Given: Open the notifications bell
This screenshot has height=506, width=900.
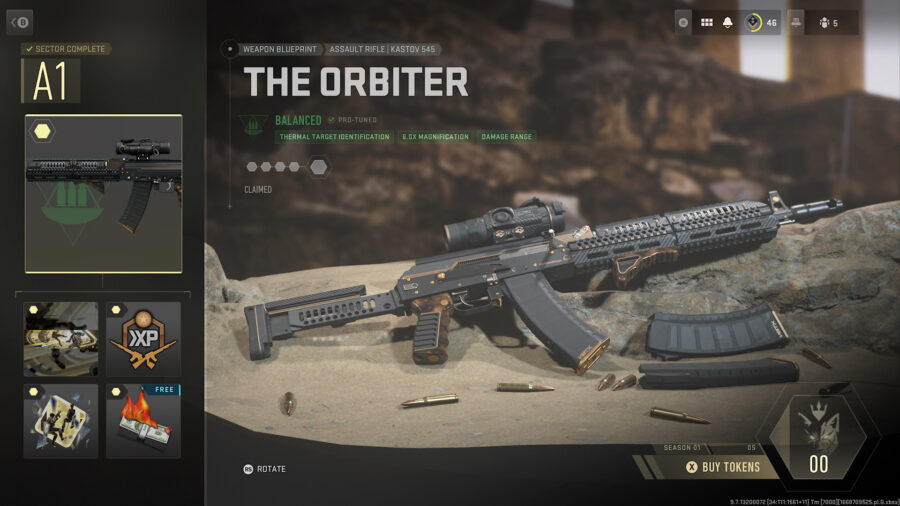Looking at the screenshot, I should tap(730, 22).
